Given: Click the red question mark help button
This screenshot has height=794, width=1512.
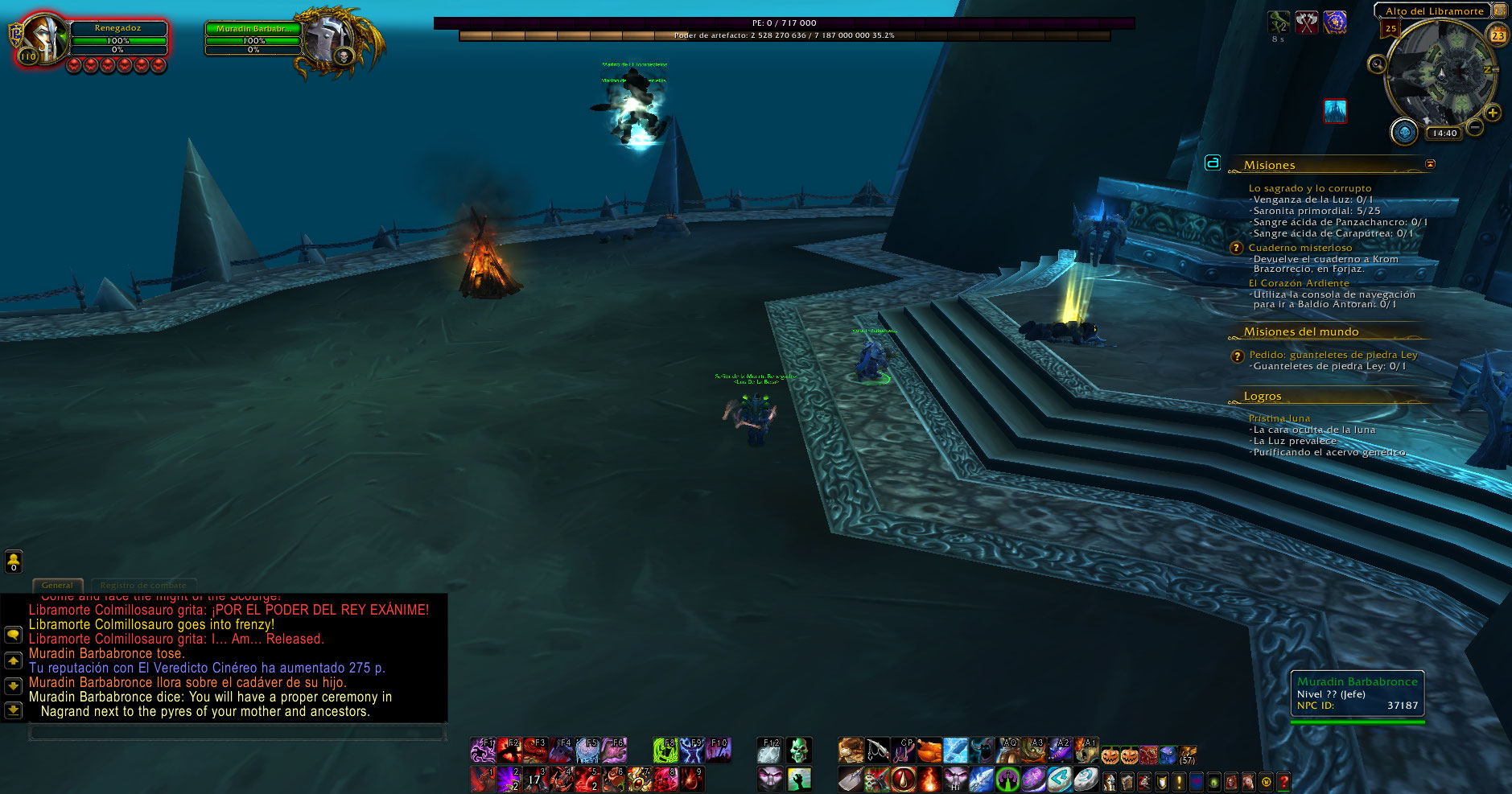Looking at the screenshot, I should [x=1283, y=781].
